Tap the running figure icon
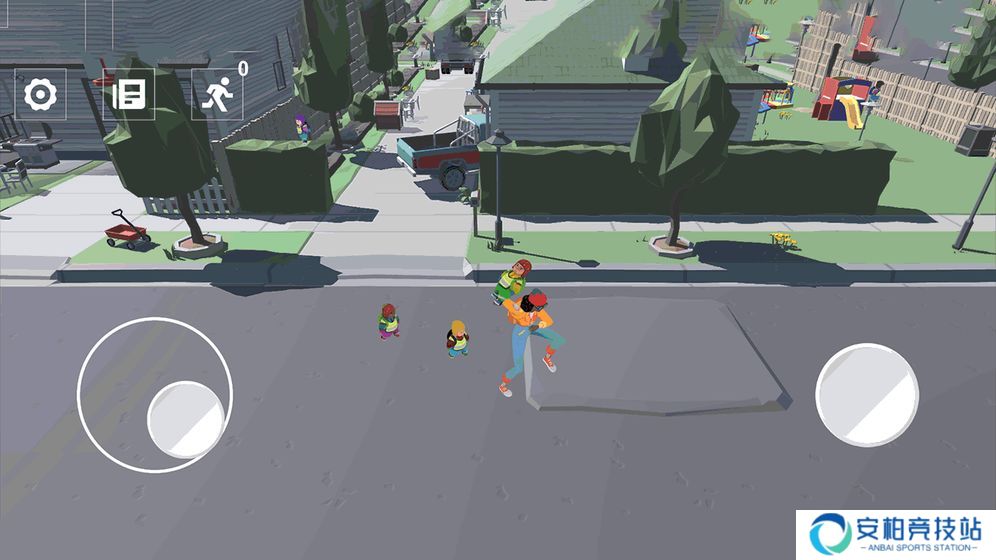The height and width of the screenshot is (560, 996). [x=217, y=95]
